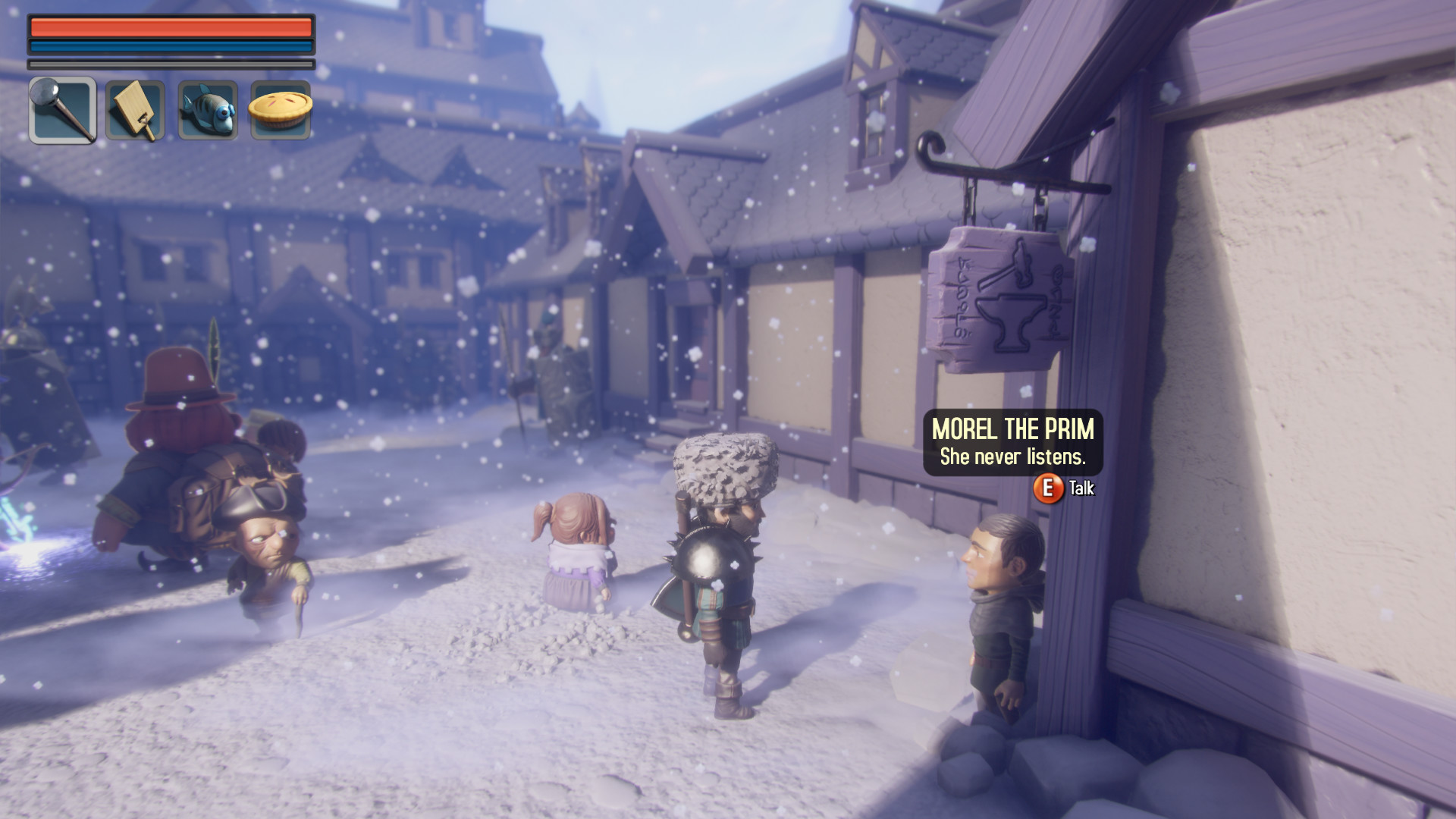Select the nail item in the hotbar

tap(61, 110)
